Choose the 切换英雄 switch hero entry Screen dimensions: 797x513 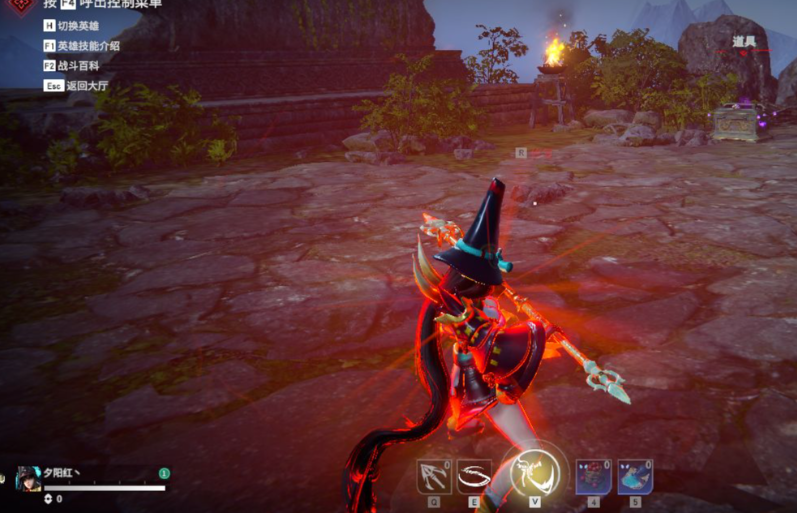(75, 26)
